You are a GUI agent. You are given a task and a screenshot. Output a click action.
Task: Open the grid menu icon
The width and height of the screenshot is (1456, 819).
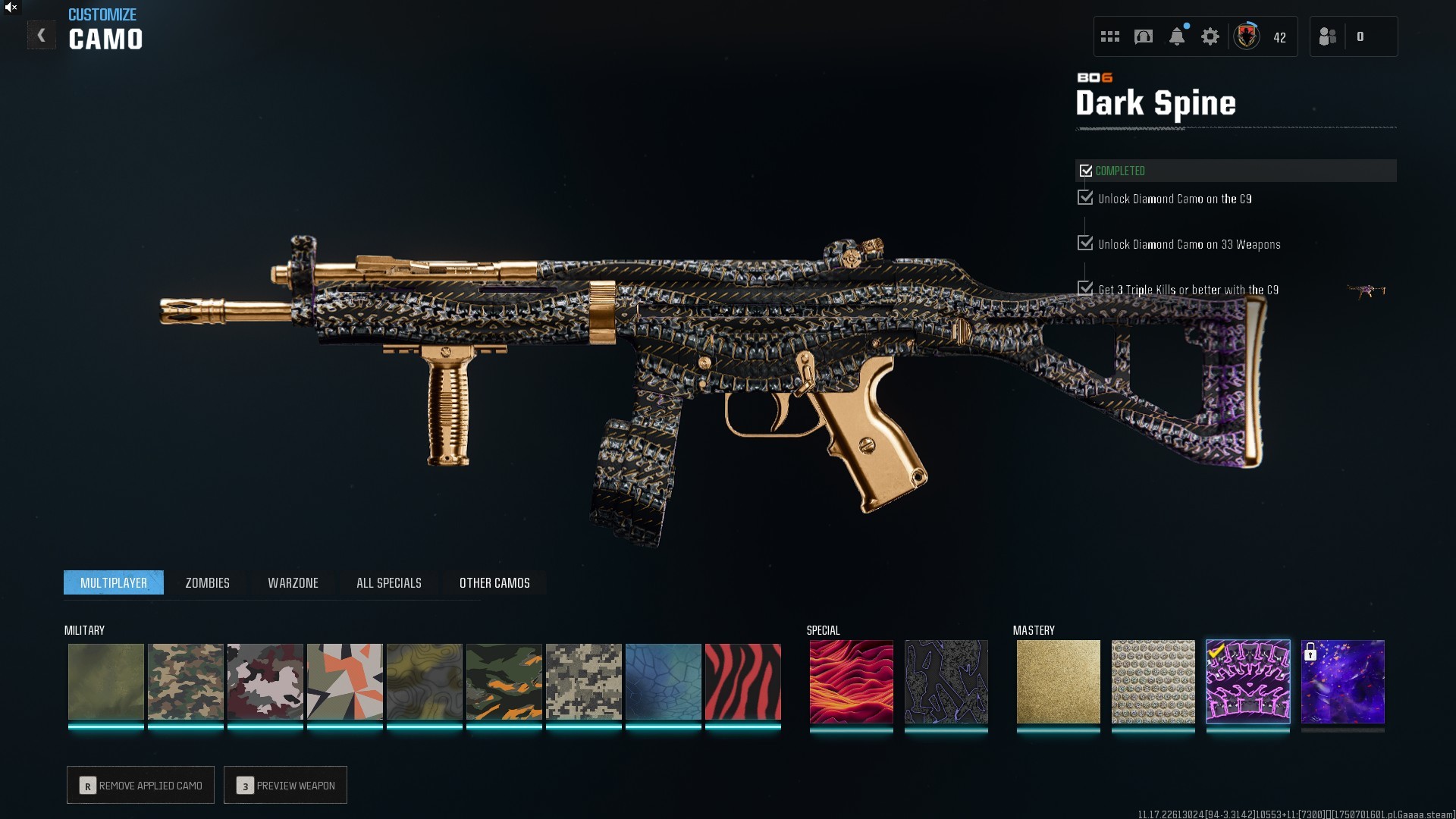pos(1110,36)
